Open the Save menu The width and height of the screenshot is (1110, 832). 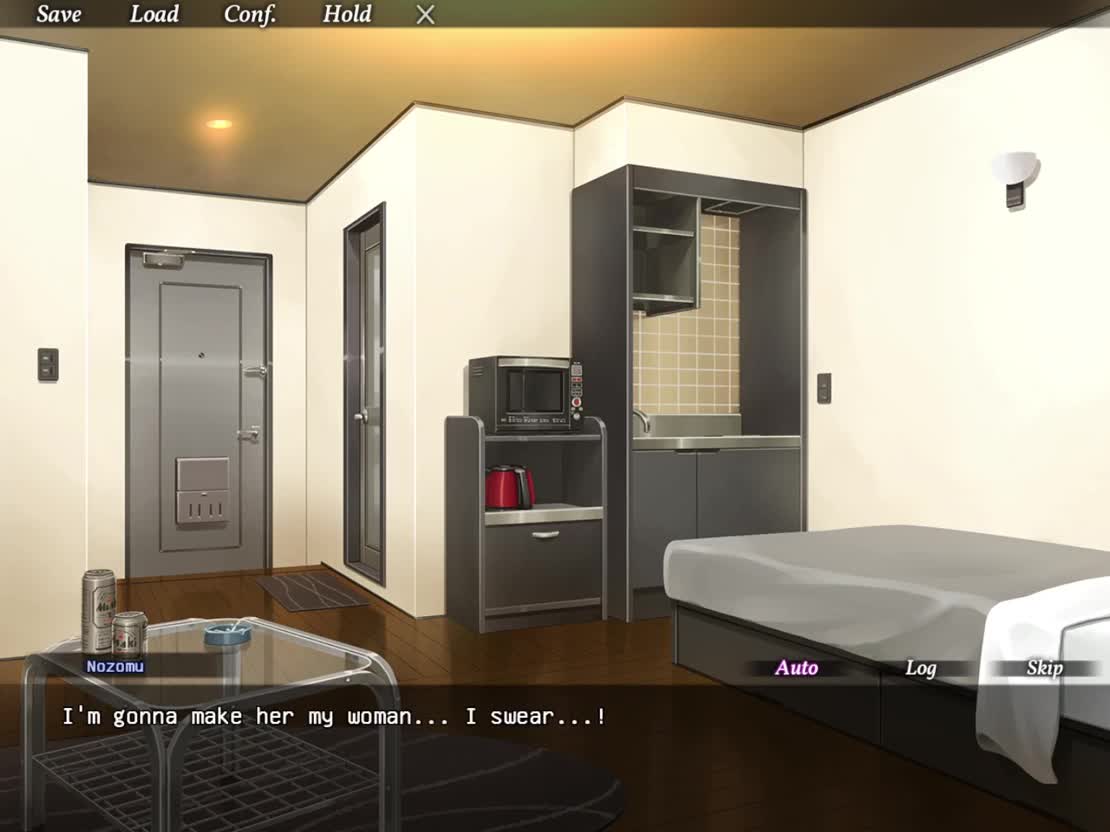(59, 14)
